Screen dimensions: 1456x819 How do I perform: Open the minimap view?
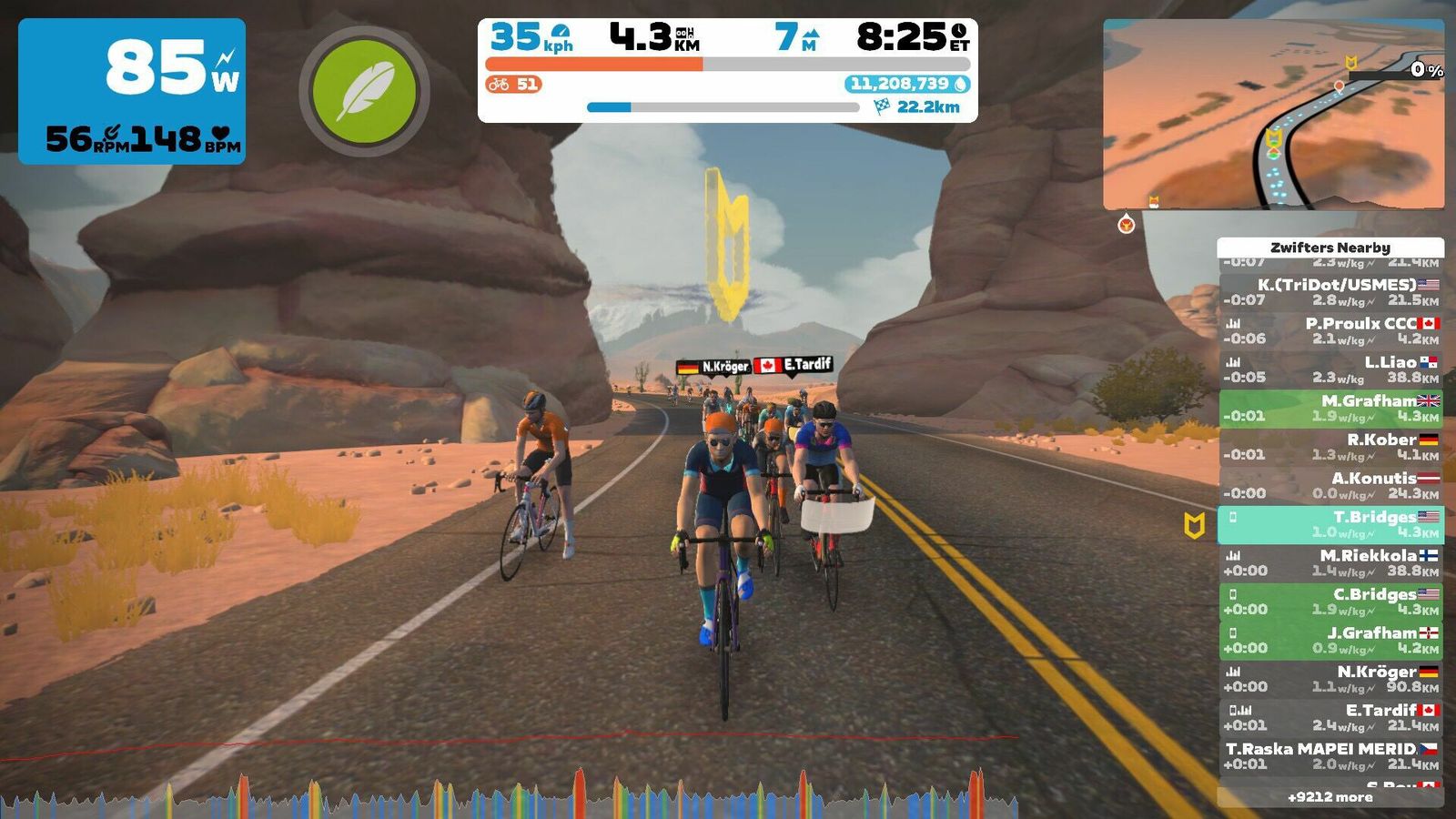tap(1273, 115)
